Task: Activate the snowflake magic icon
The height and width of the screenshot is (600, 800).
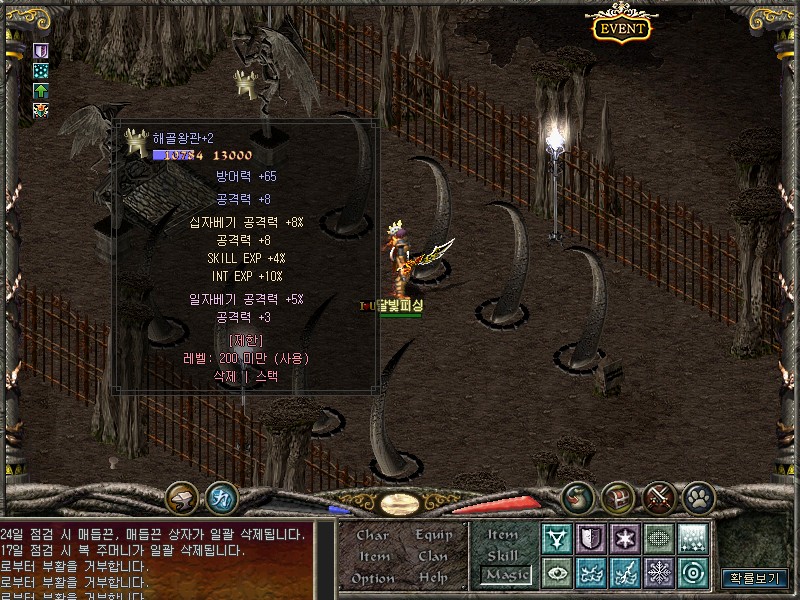Action: [x=658, y=573]
